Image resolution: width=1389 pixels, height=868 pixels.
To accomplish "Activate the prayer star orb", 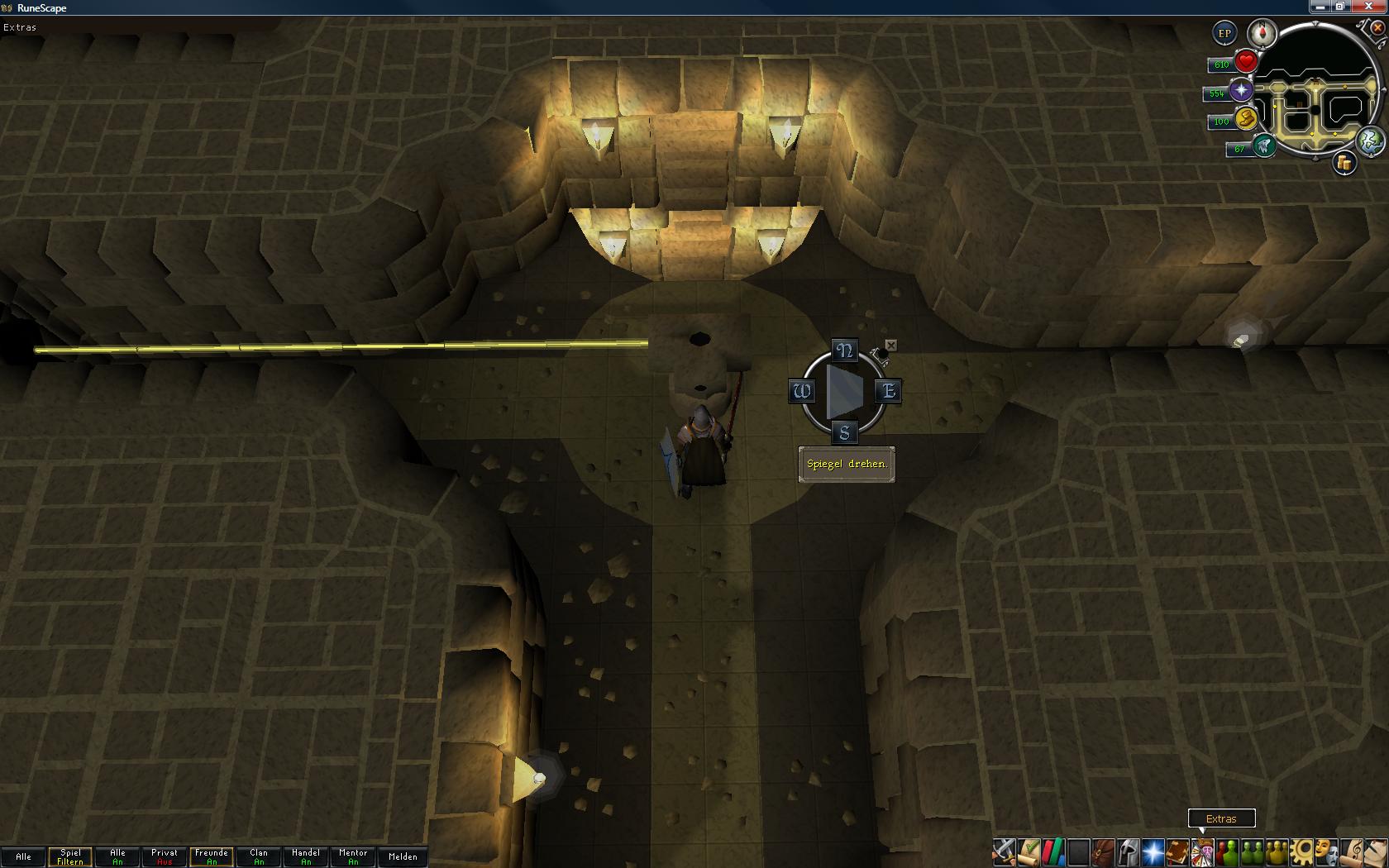I will click(1241, 90).
